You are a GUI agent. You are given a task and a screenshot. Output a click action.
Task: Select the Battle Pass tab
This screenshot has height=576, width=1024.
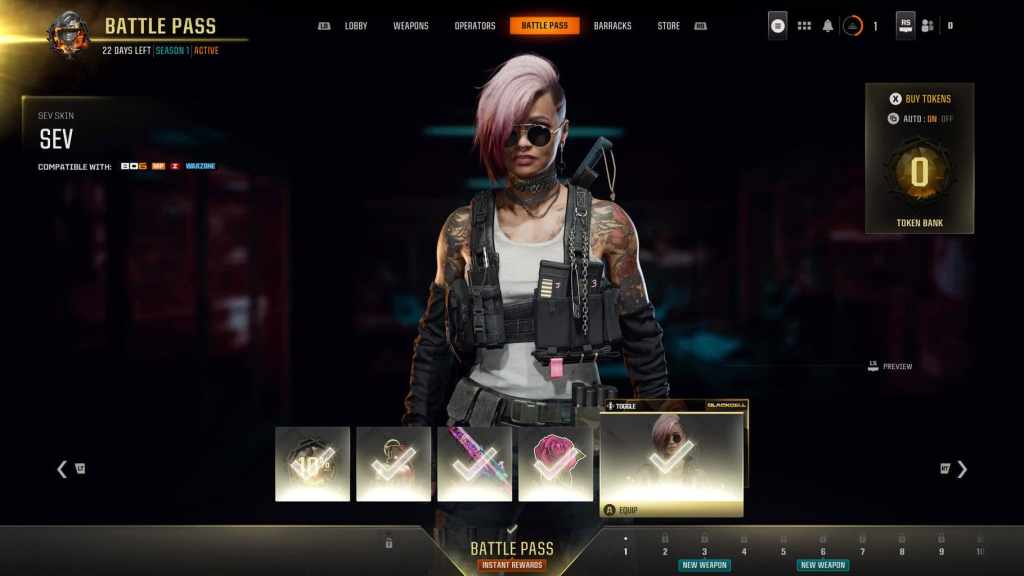[x=544, y=26]
